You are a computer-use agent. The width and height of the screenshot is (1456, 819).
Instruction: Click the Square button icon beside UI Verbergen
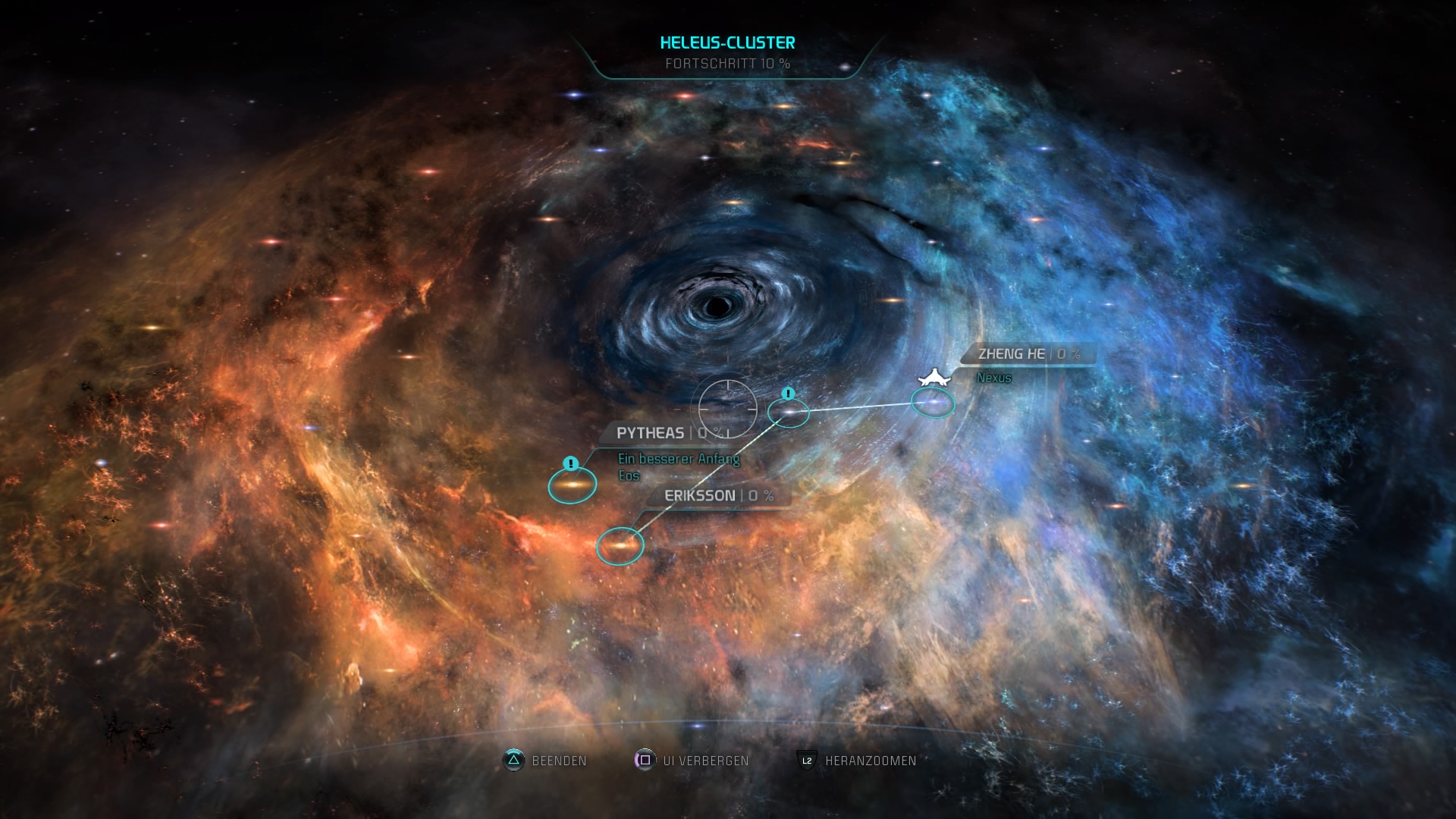[644, 761]
